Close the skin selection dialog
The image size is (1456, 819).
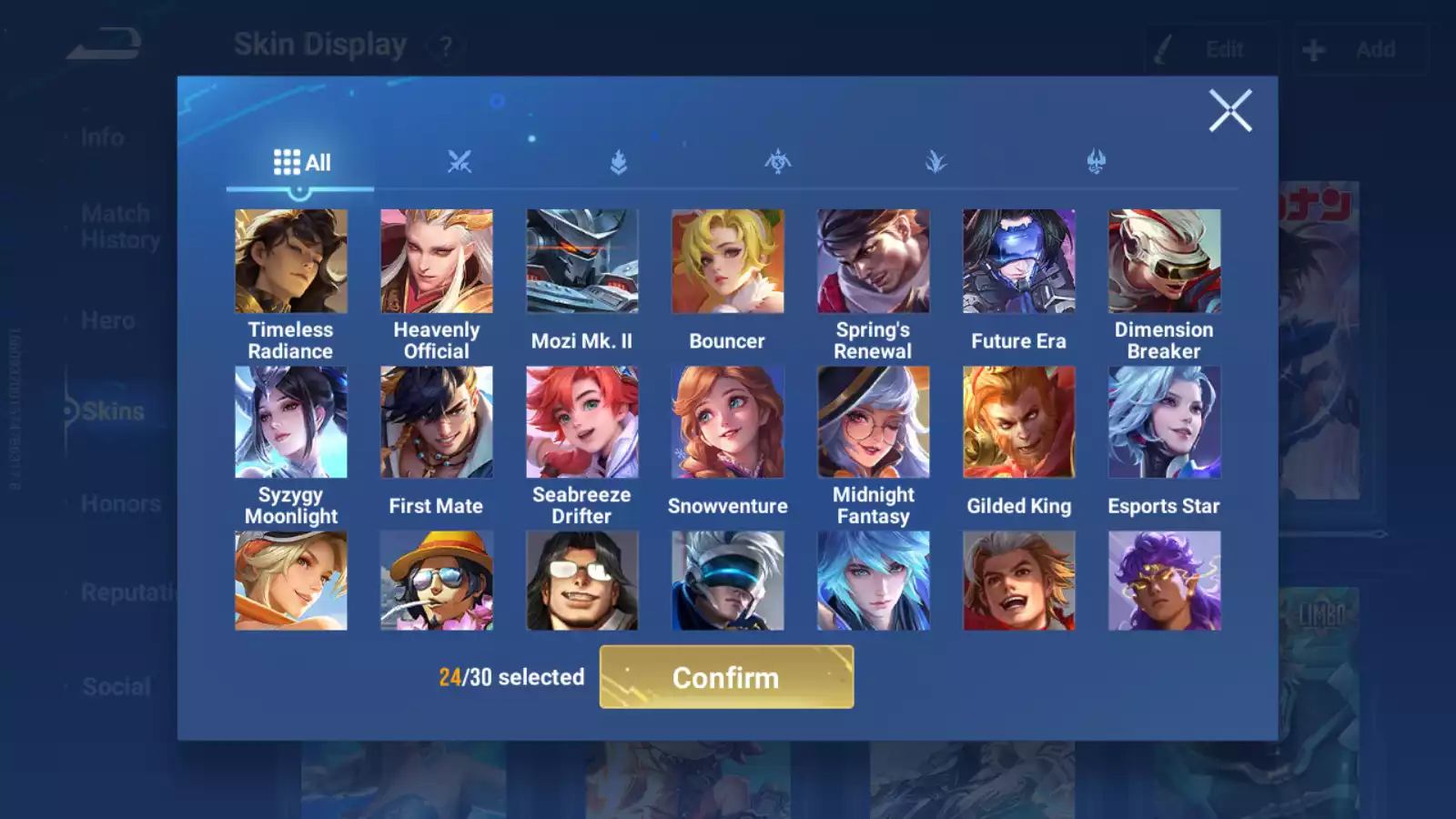(x=1229, y=111)
